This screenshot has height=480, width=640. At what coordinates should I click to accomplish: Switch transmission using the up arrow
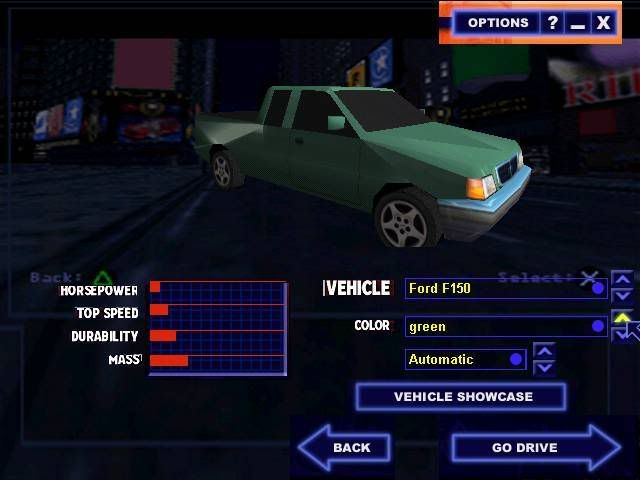[x=544, y=351]
